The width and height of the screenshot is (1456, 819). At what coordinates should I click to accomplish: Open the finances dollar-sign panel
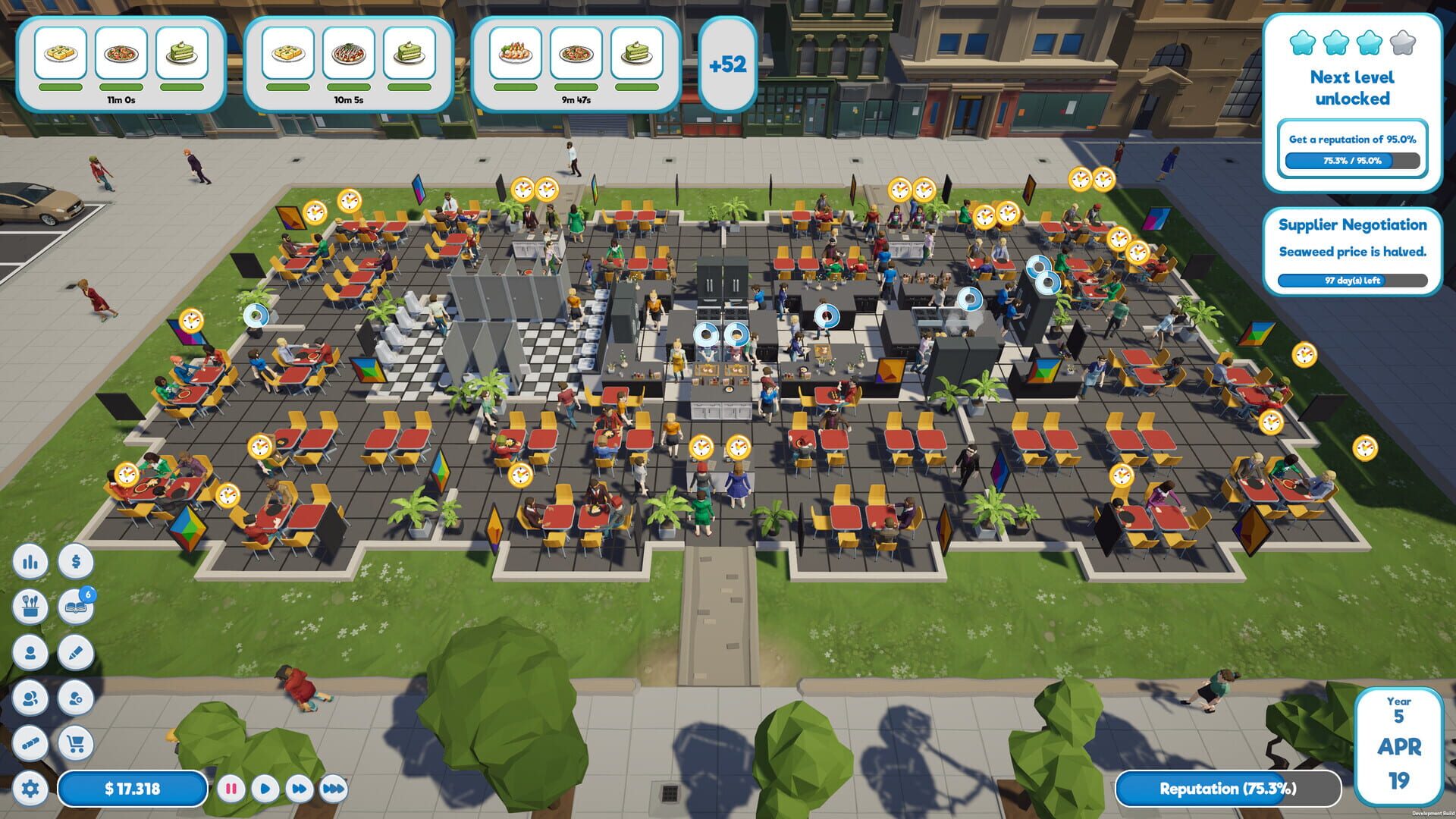coord(75,563)
